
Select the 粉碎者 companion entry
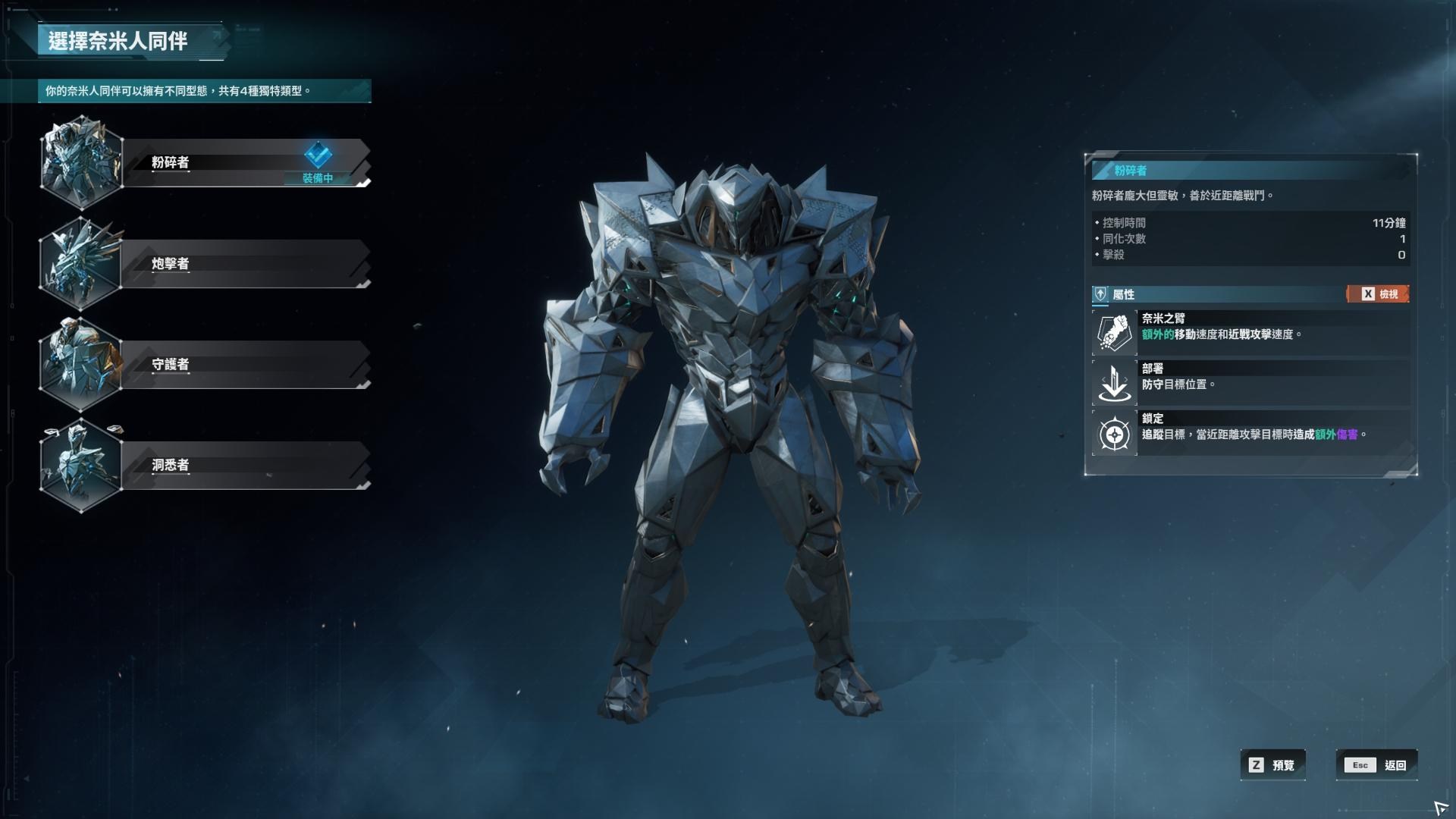pyautogui.click(x=243, y=162)
